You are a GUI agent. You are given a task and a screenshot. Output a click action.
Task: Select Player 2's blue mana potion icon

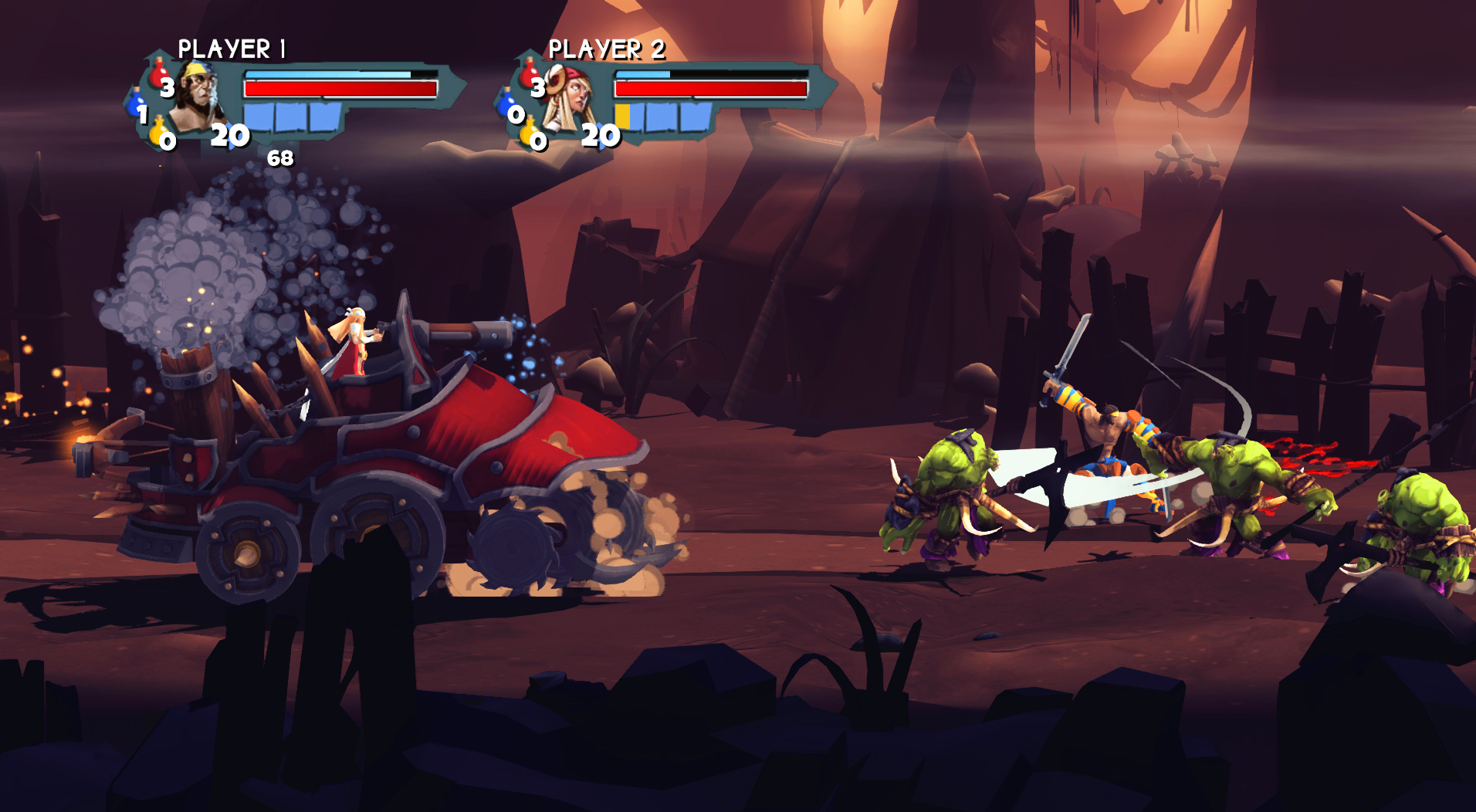[505, 103]
